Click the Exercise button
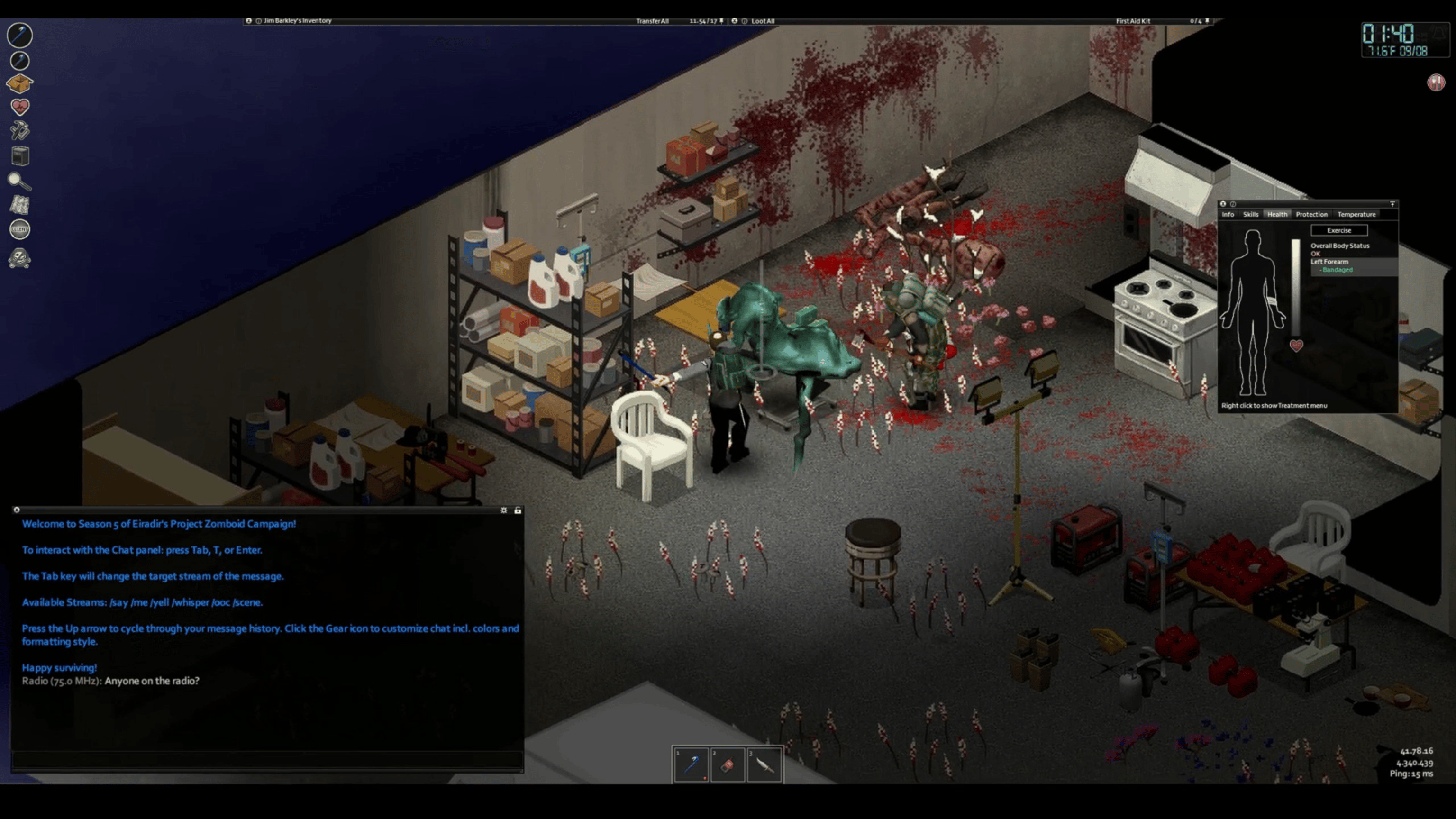The height and width of the screenshot is (819, 1456). [1338, 231]
